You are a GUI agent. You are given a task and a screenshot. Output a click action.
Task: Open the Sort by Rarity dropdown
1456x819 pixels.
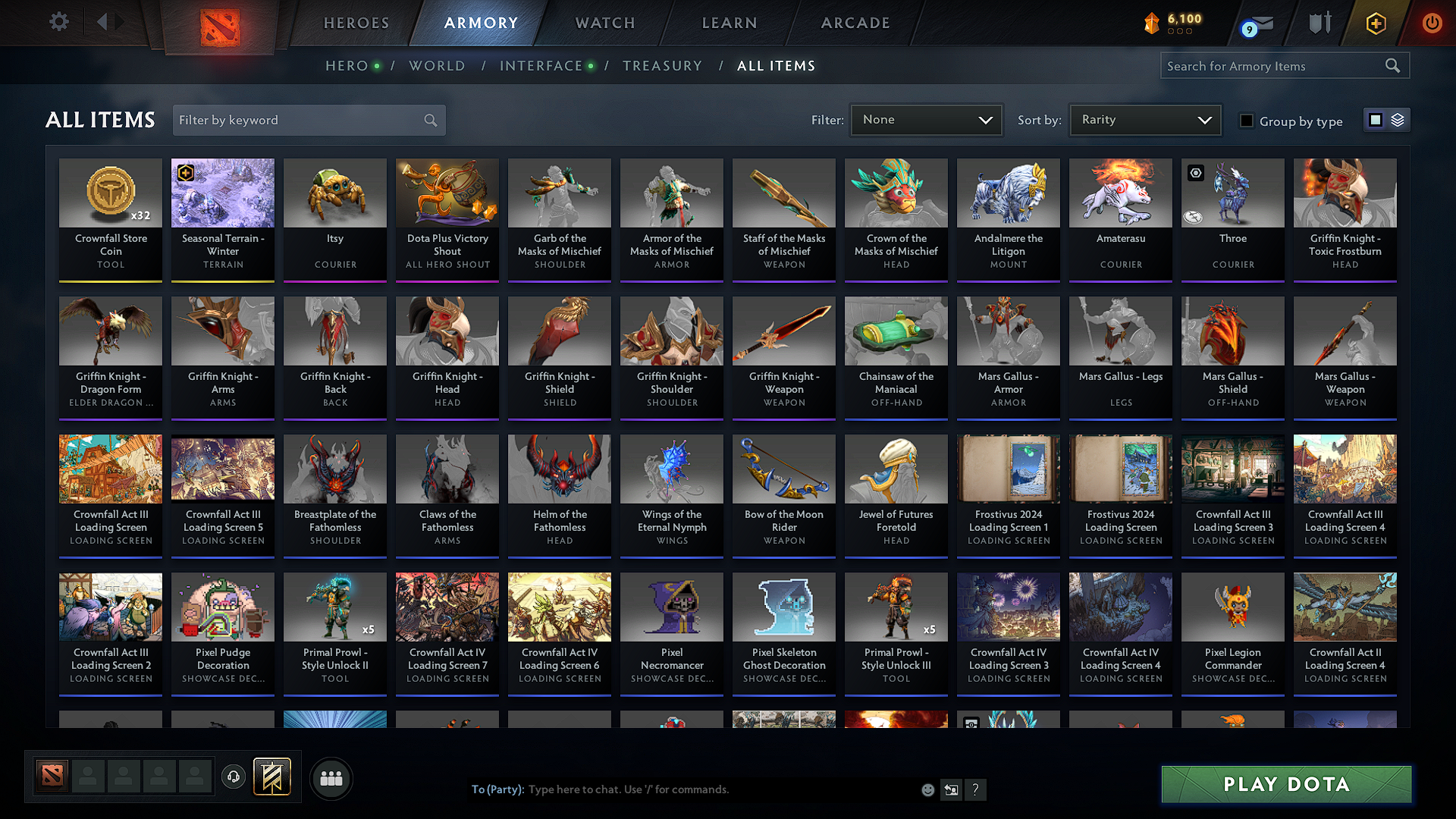(x=1144, y=119)
